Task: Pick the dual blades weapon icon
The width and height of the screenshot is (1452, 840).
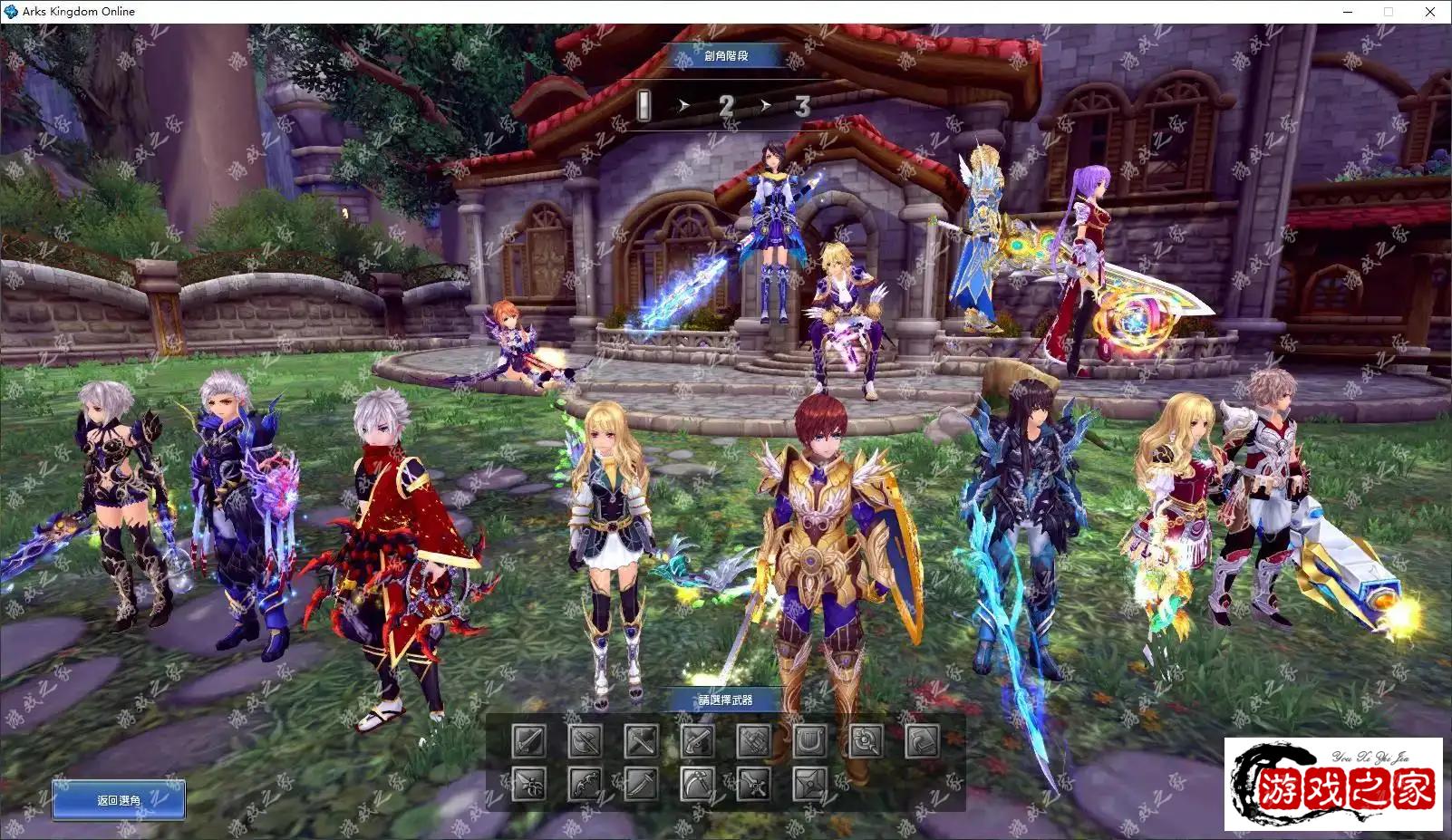Action: tap(641, 741)
